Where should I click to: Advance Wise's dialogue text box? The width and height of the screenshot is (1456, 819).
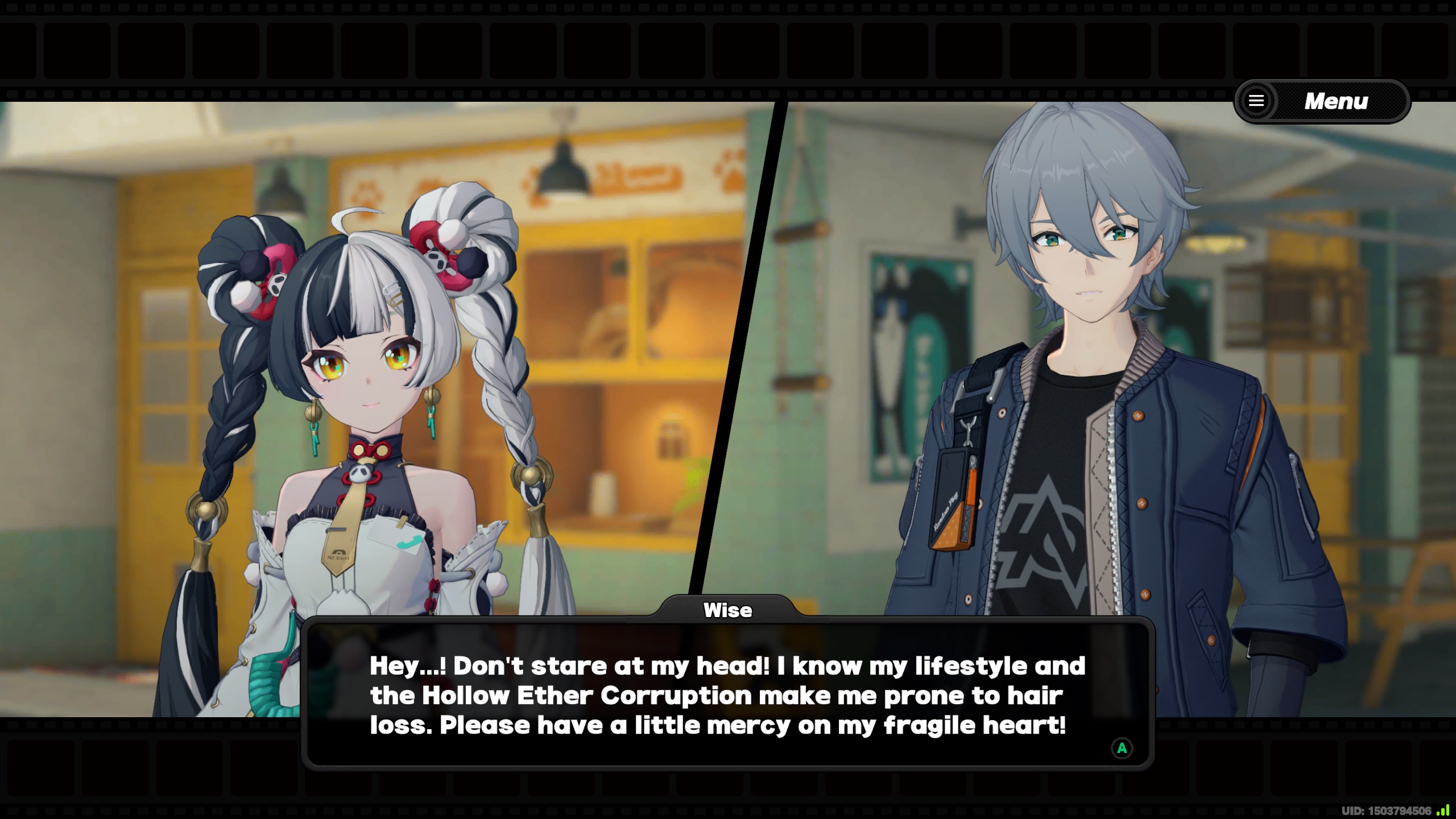pos(1121,748)
